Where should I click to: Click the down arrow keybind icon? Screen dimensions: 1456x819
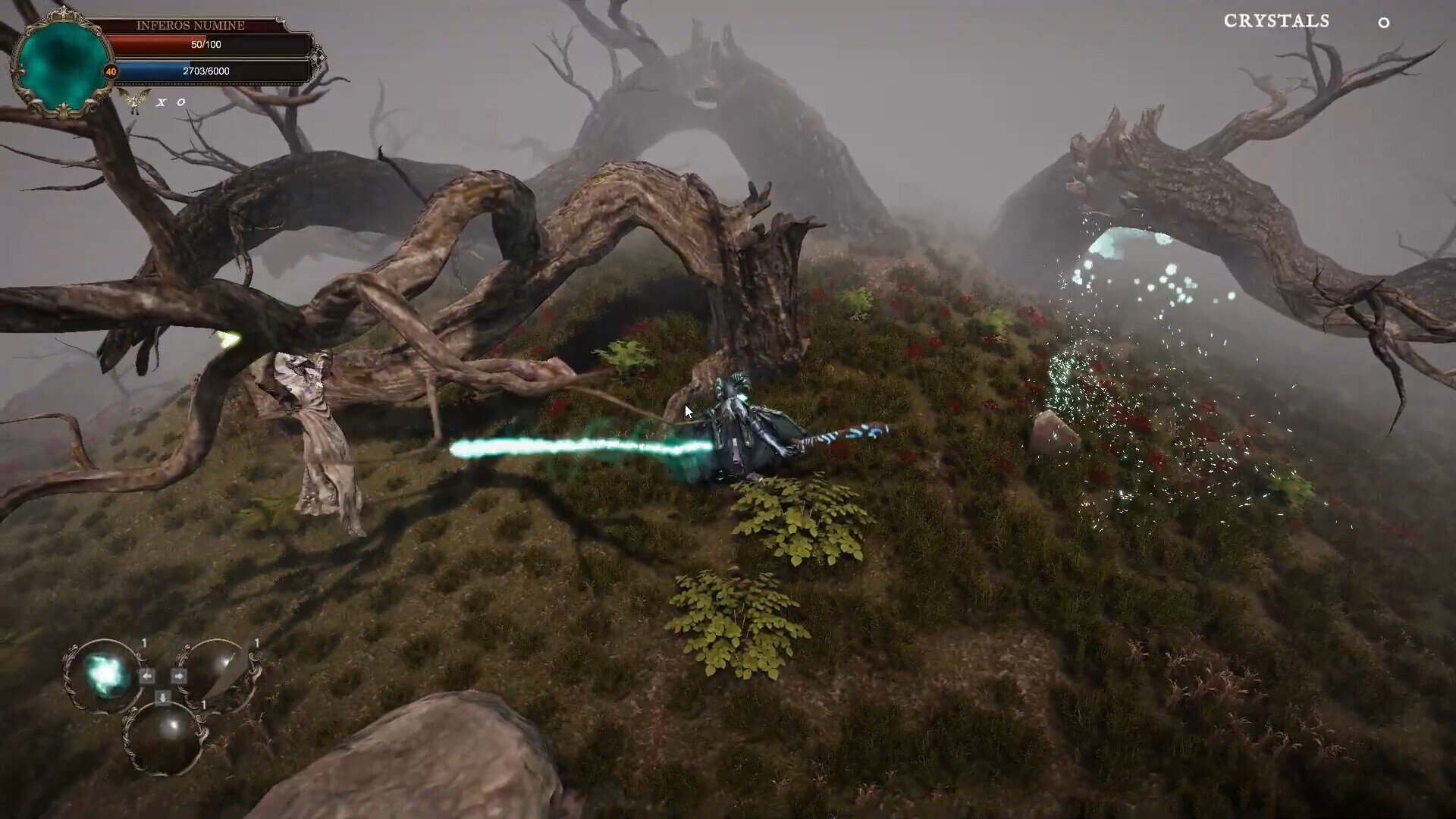pyautogui.click(x=162, y=696)
